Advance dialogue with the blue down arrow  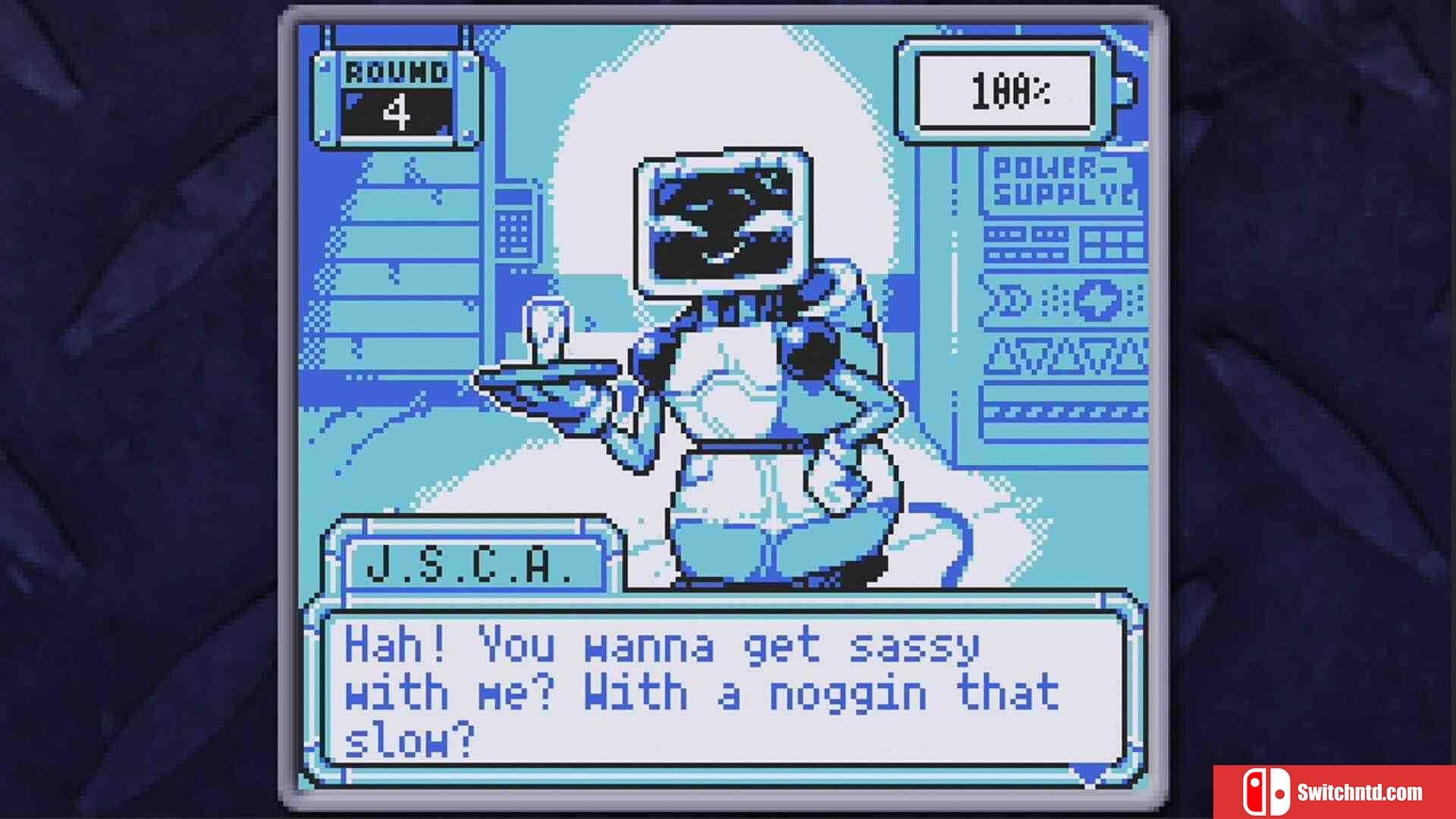pos(1090,773)
